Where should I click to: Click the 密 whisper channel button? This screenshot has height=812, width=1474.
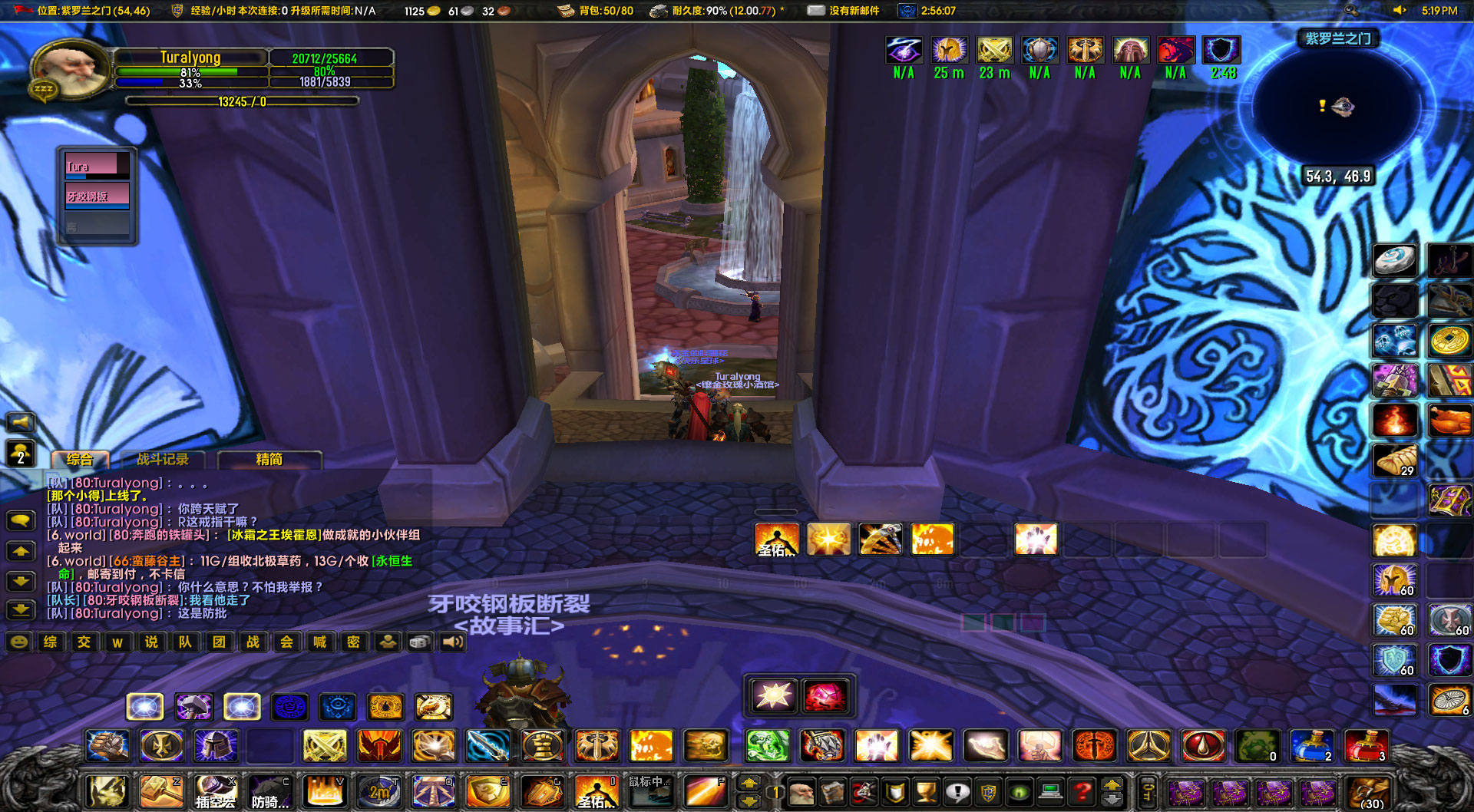(x=353, y=642)
